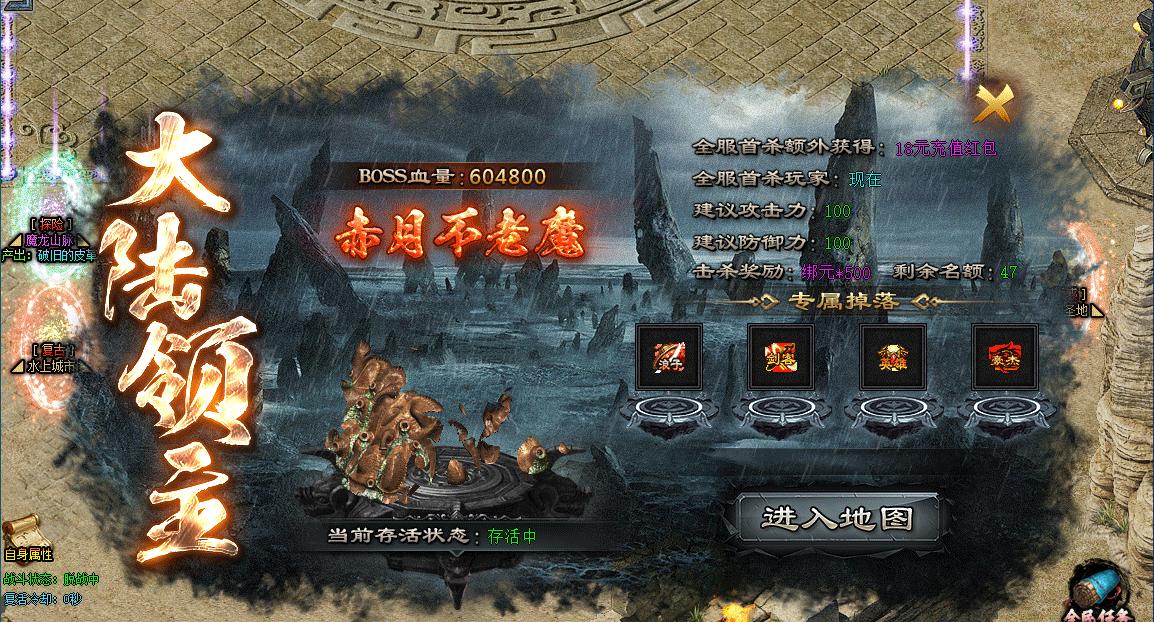Click the 进入地图 enter map button
Image resolution: width=1154 pixels, height=622 pixels.
[x=837, y=518]
